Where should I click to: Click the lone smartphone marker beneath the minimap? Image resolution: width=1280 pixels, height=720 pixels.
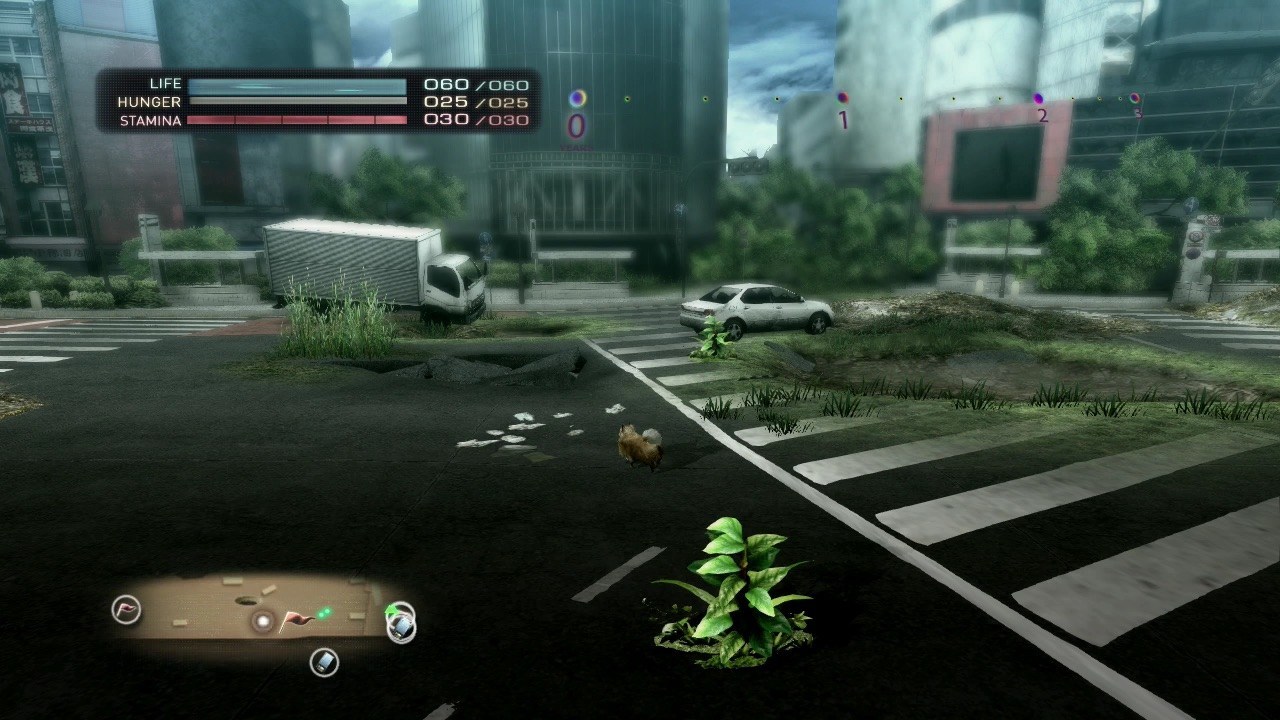tap(324, 661)
